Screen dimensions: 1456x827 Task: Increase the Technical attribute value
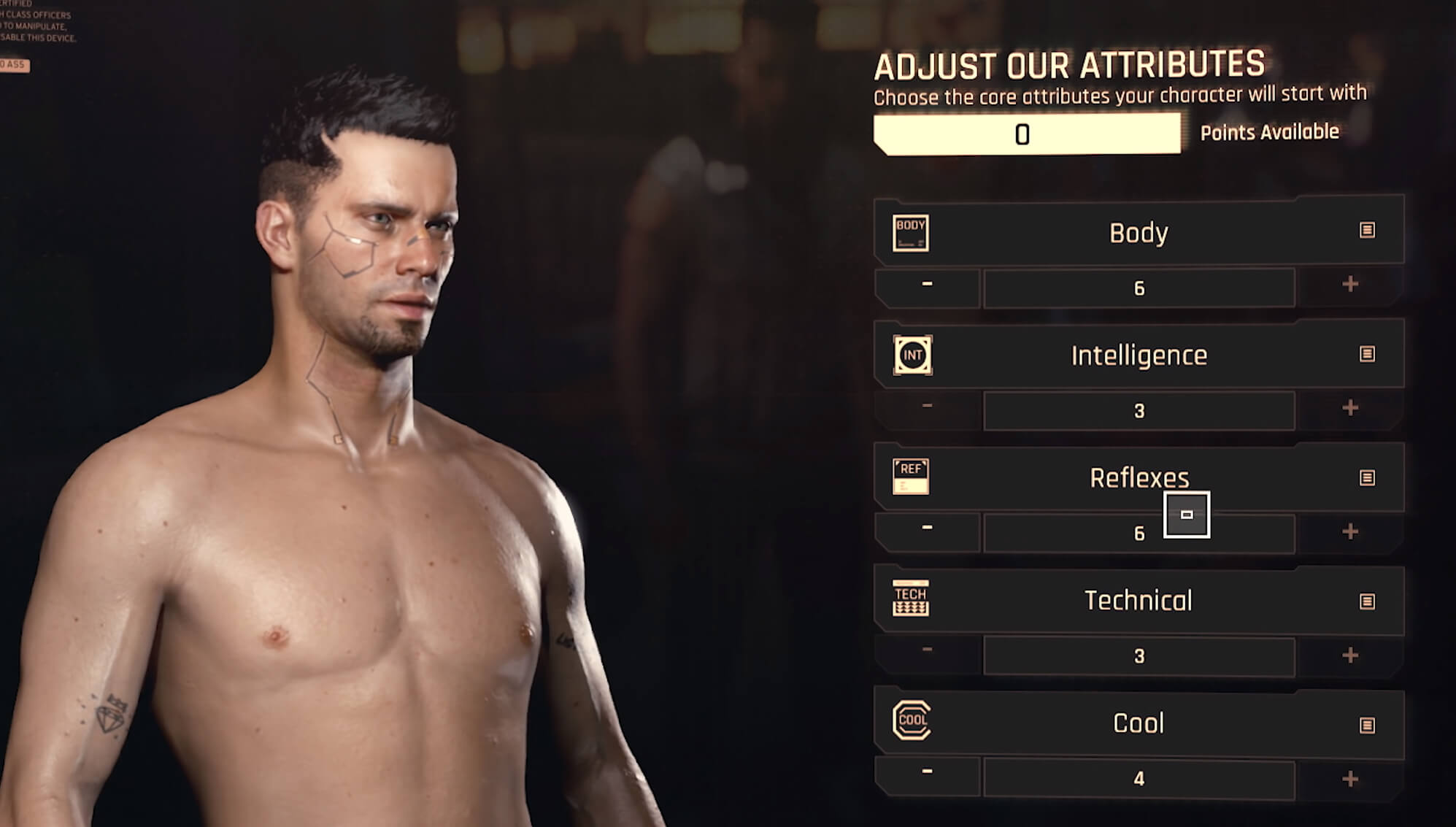click(1350, 655)
